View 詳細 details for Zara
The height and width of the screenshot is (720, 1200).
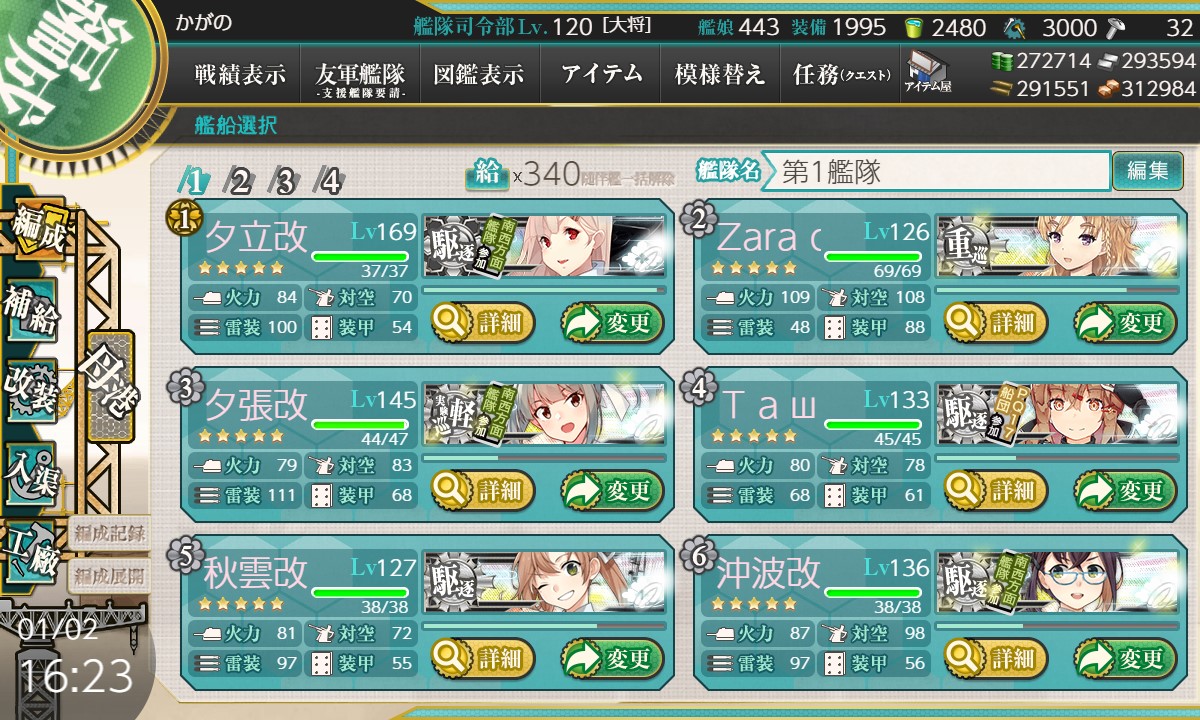coord(996,323)
